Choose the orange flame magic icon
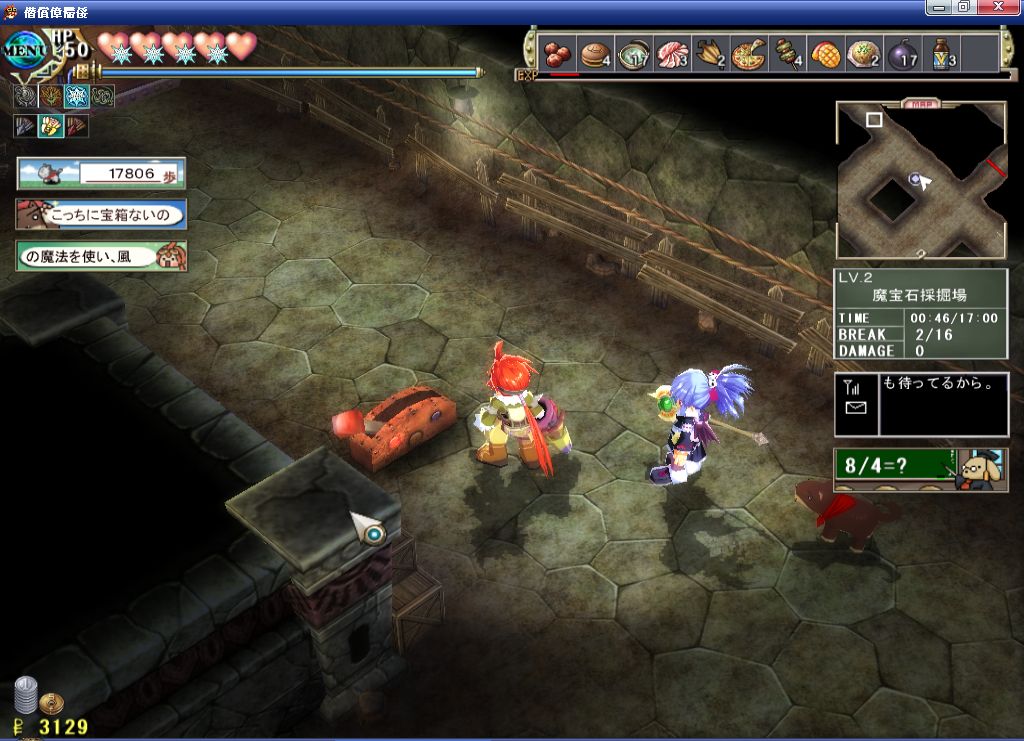Screen dimensions: 1024x741 pyautogui.click(x=50, y=96)
